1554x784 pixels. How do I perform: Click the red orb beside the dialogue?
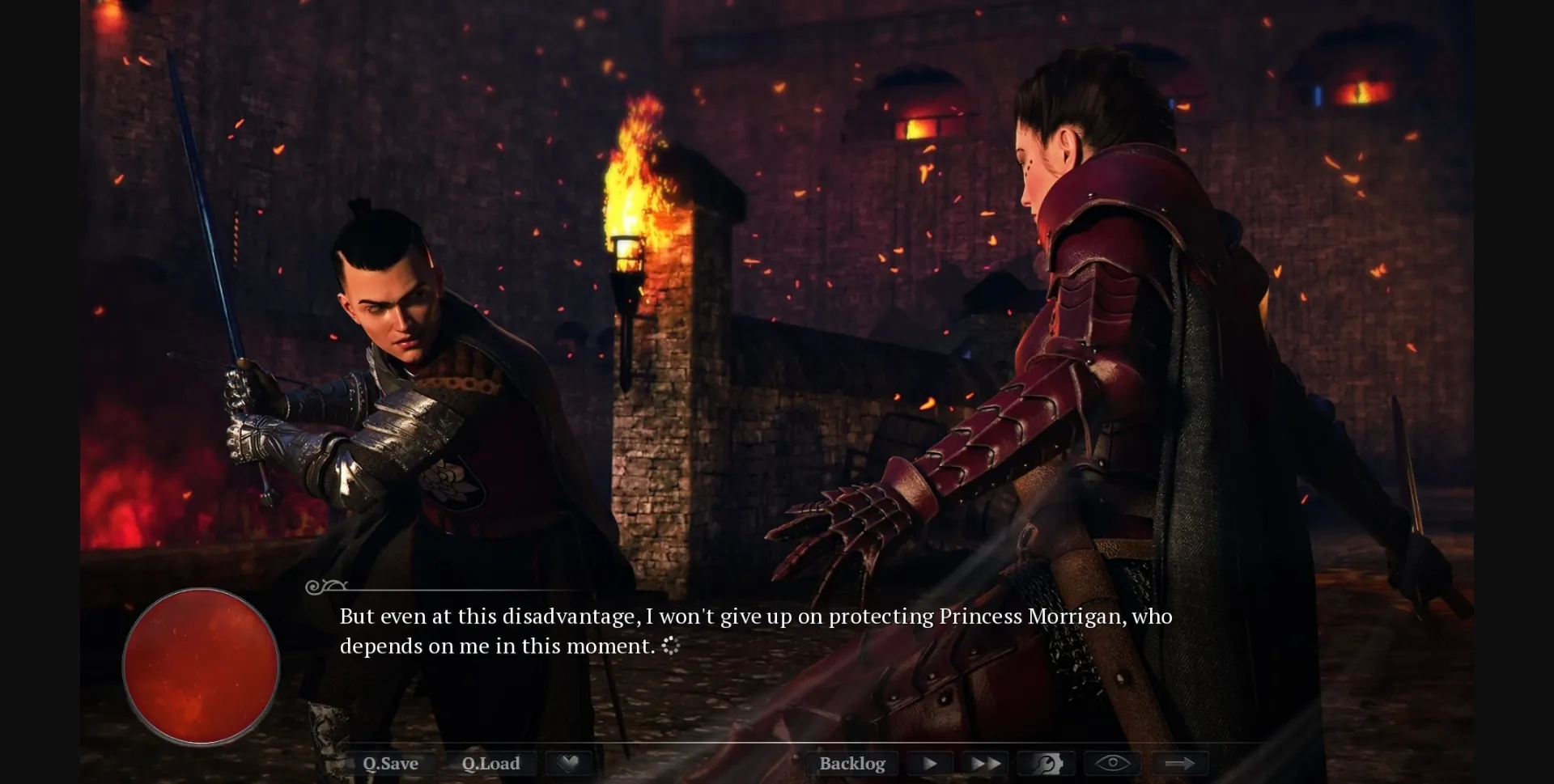[201, 666]
